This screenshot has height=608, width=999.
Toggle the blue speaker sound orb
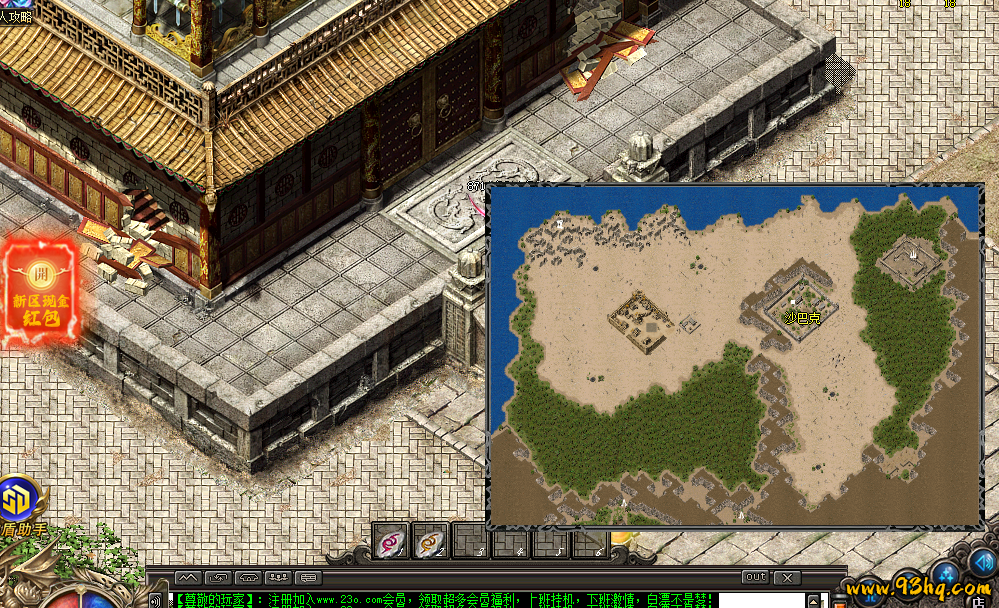tap(982, 561)
